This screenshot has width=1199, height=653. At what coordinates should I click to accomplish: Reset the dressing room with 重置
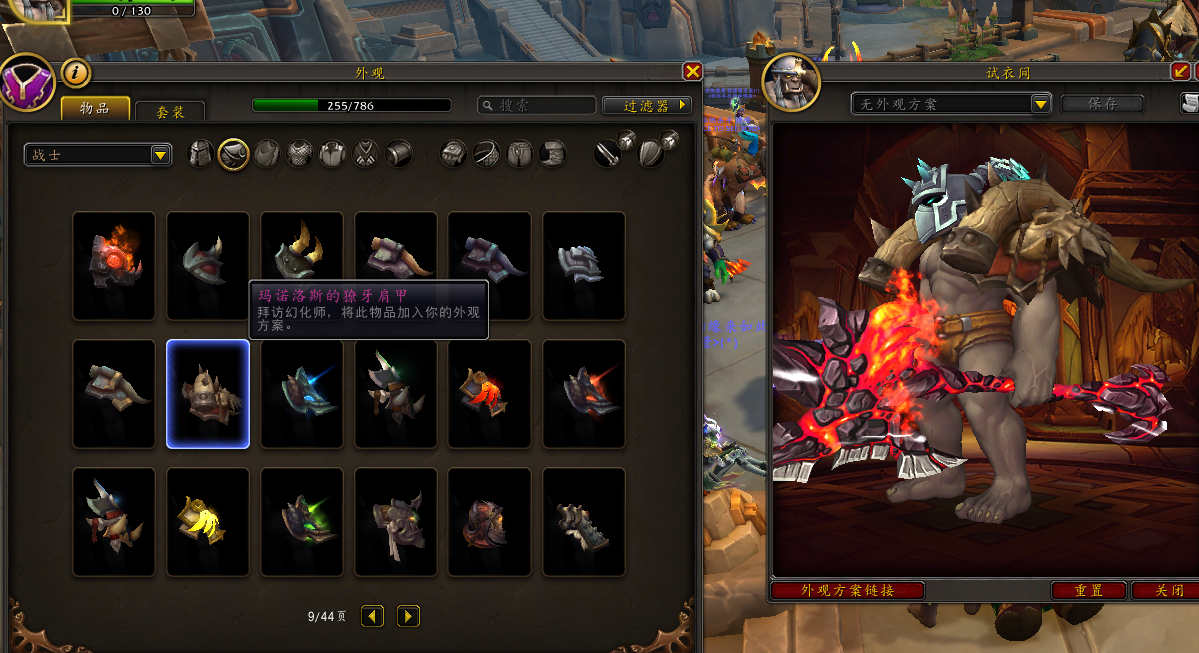(x=1088, y=591)
